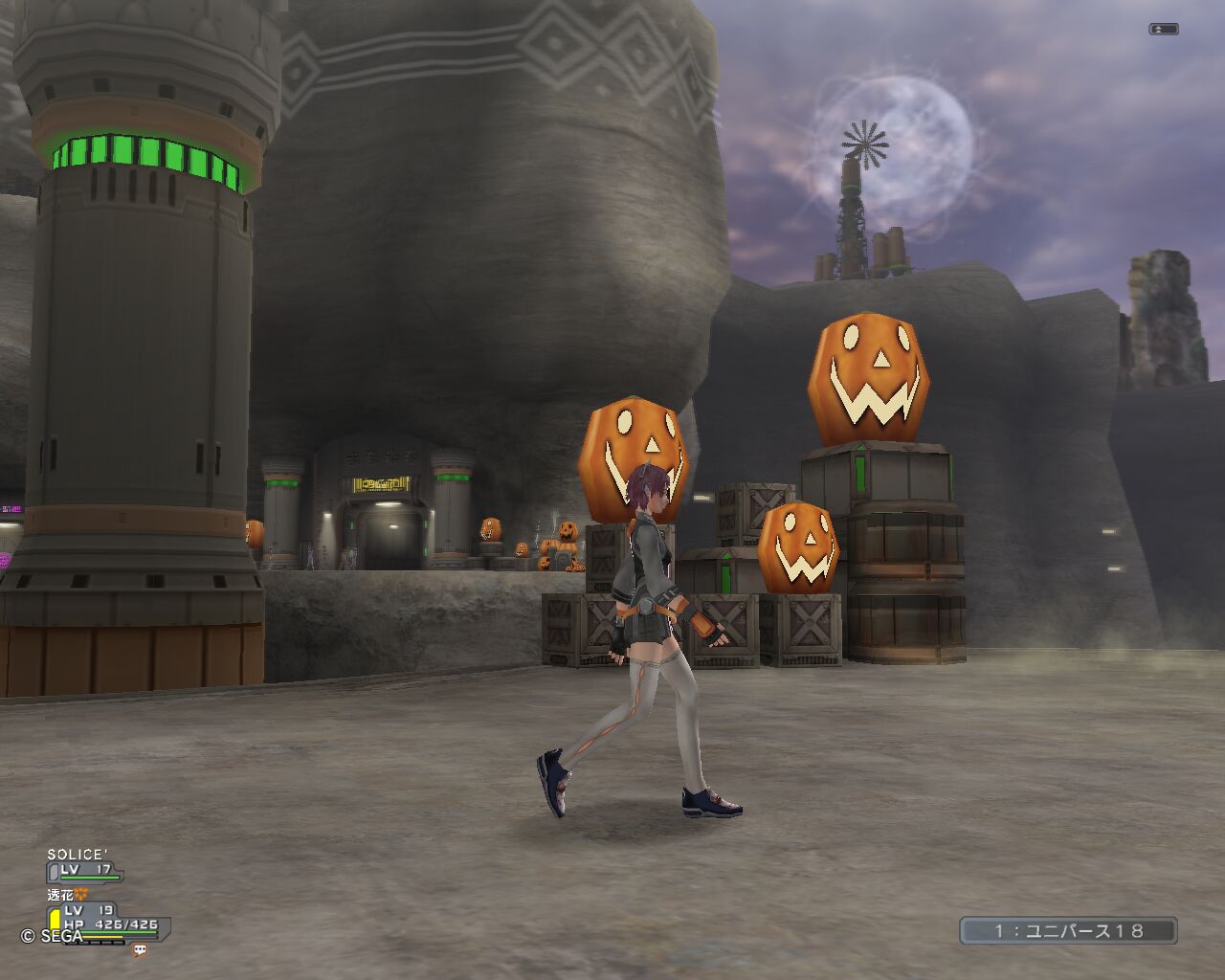Viewport: 1225px width, 980px height.
Task: Open the chat speech bubble icon
Action: point(141,950)
